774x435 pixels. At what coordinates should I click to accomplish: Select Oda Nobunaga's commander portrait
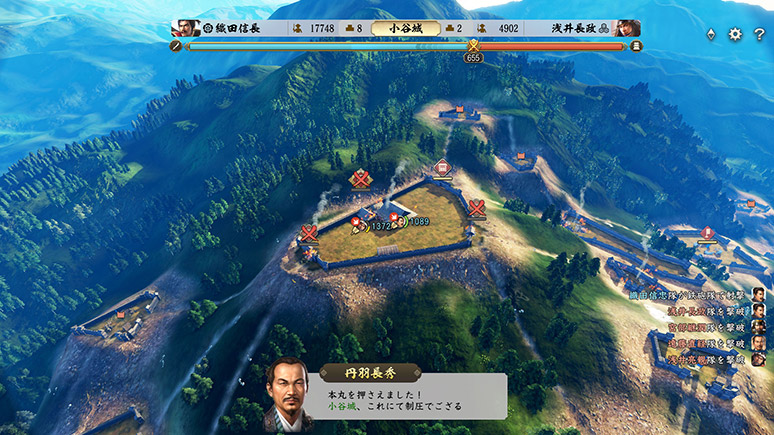point(184,28)
